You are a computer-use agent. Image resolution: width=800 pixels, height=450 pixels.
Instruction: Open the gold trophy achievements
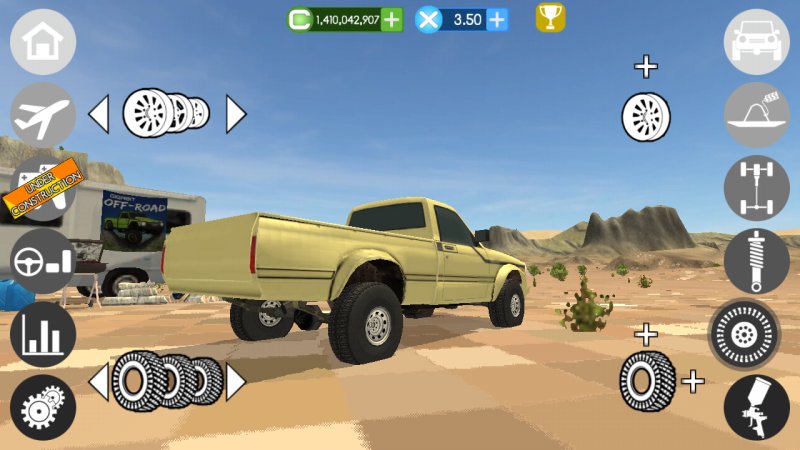click(x=550, y=17)
